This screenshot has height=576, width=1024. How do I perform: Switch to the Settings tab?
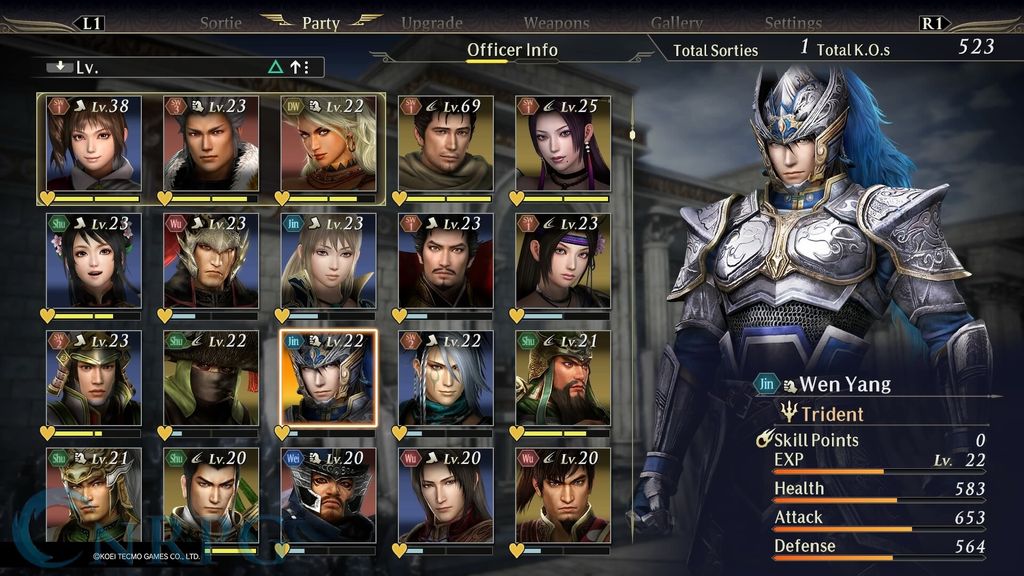coord(793,22)
